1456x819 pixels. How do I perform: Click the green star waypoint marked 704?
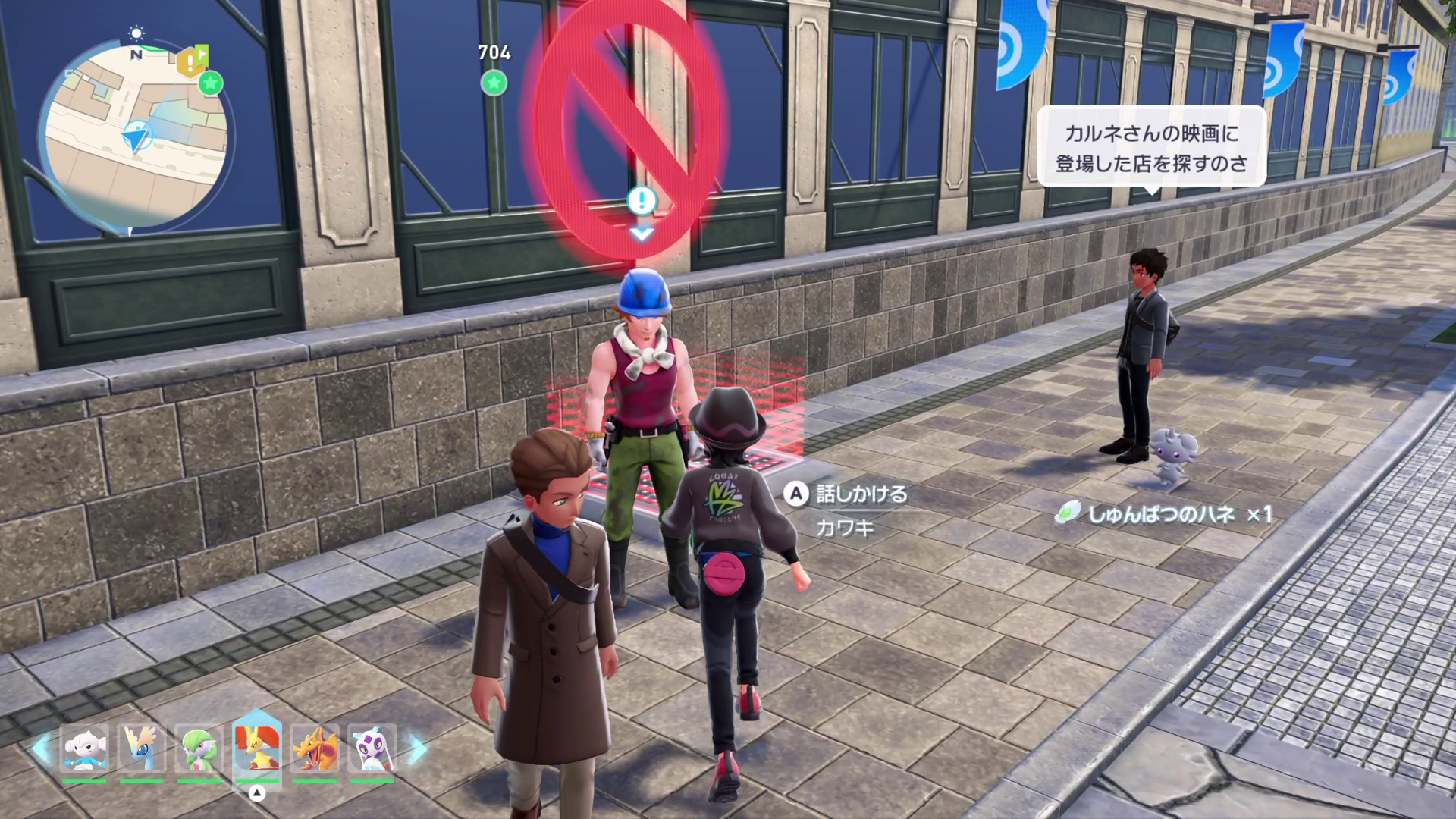coord(494,82)
